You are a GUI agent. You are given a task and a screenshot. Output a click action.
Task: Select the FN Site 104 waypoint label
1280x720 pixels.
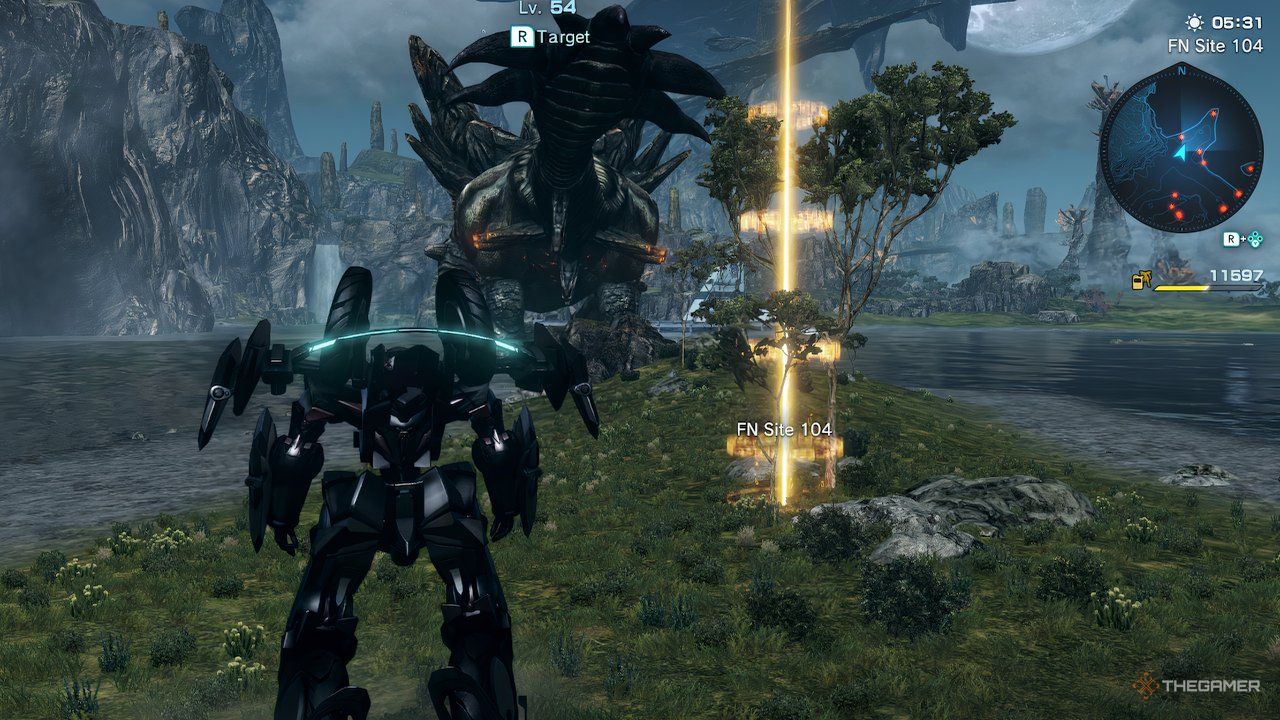(x=784, y=429)
